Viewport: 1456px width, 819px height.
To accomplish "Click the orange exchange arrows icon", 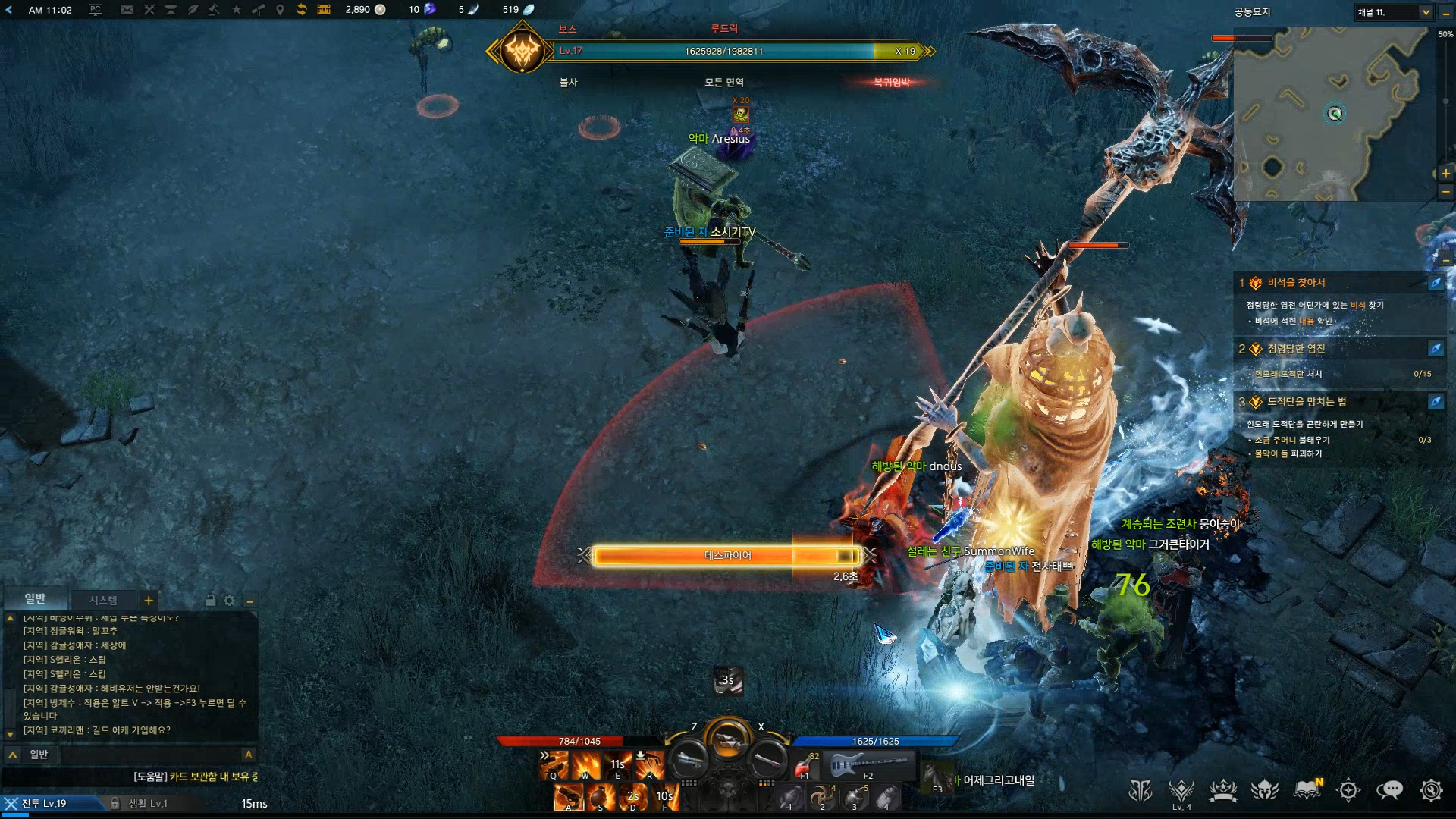I will pos(301,10).
